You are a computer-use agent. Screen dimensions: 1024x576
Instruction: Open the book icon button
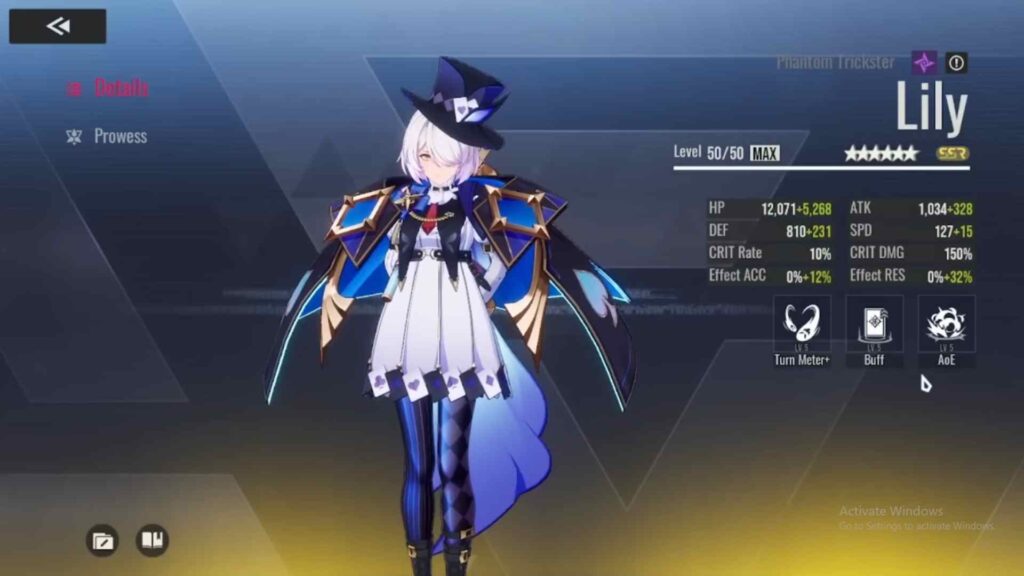(x=152, y=541)
